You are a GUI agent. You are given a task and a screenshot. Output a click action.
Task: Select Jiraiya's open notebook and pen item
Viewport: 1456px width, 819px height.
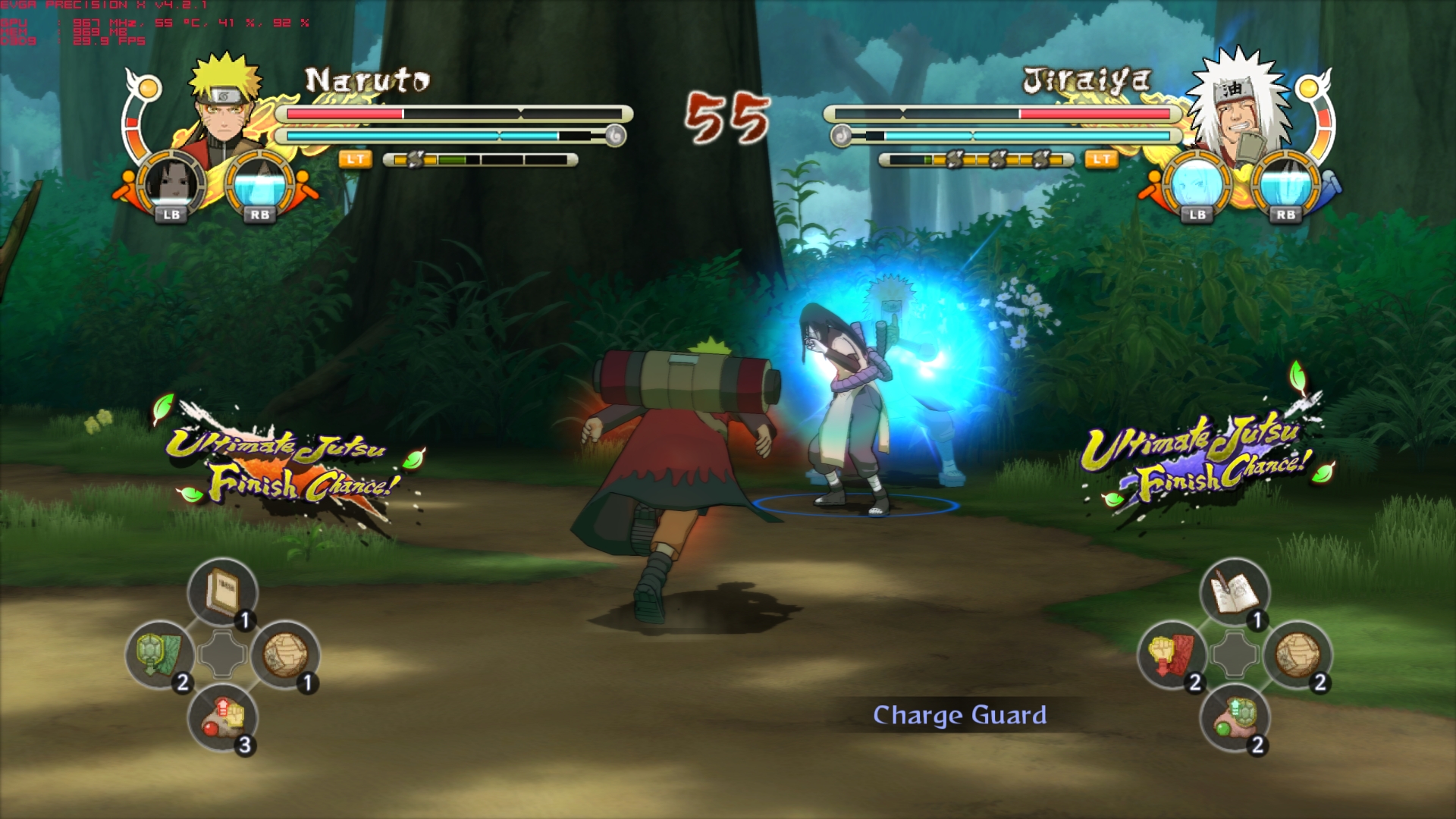tap(1235, 591)
